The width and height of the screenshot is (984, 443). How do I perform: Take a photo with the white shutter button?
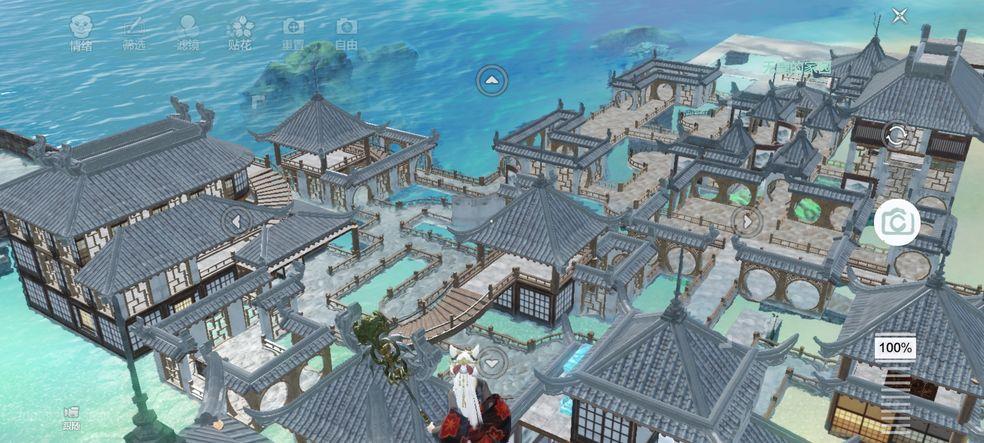click(897, 223)
